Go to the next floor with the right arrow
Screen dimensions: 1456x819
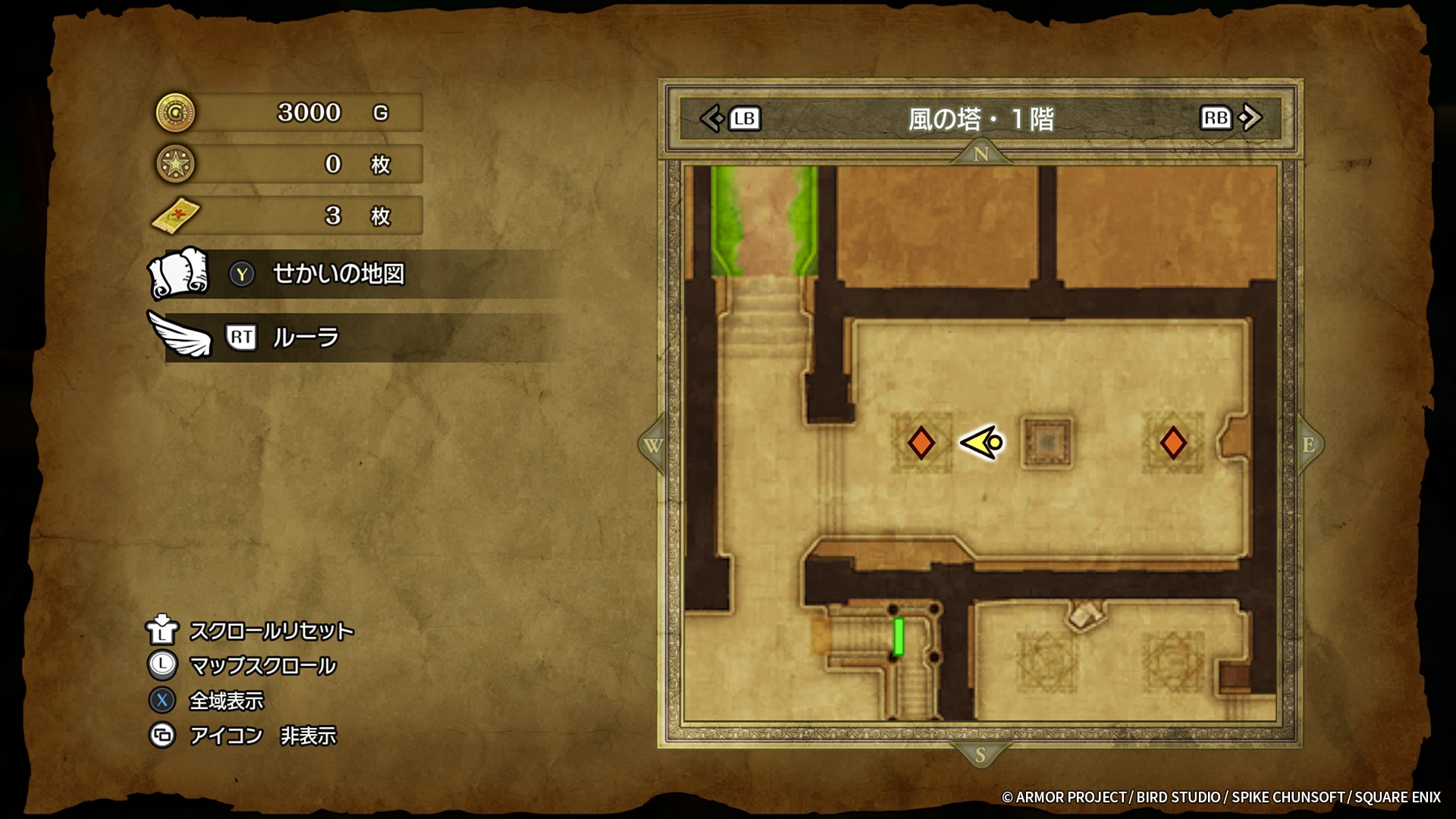pyautogui.click(x=1250, y=118)
